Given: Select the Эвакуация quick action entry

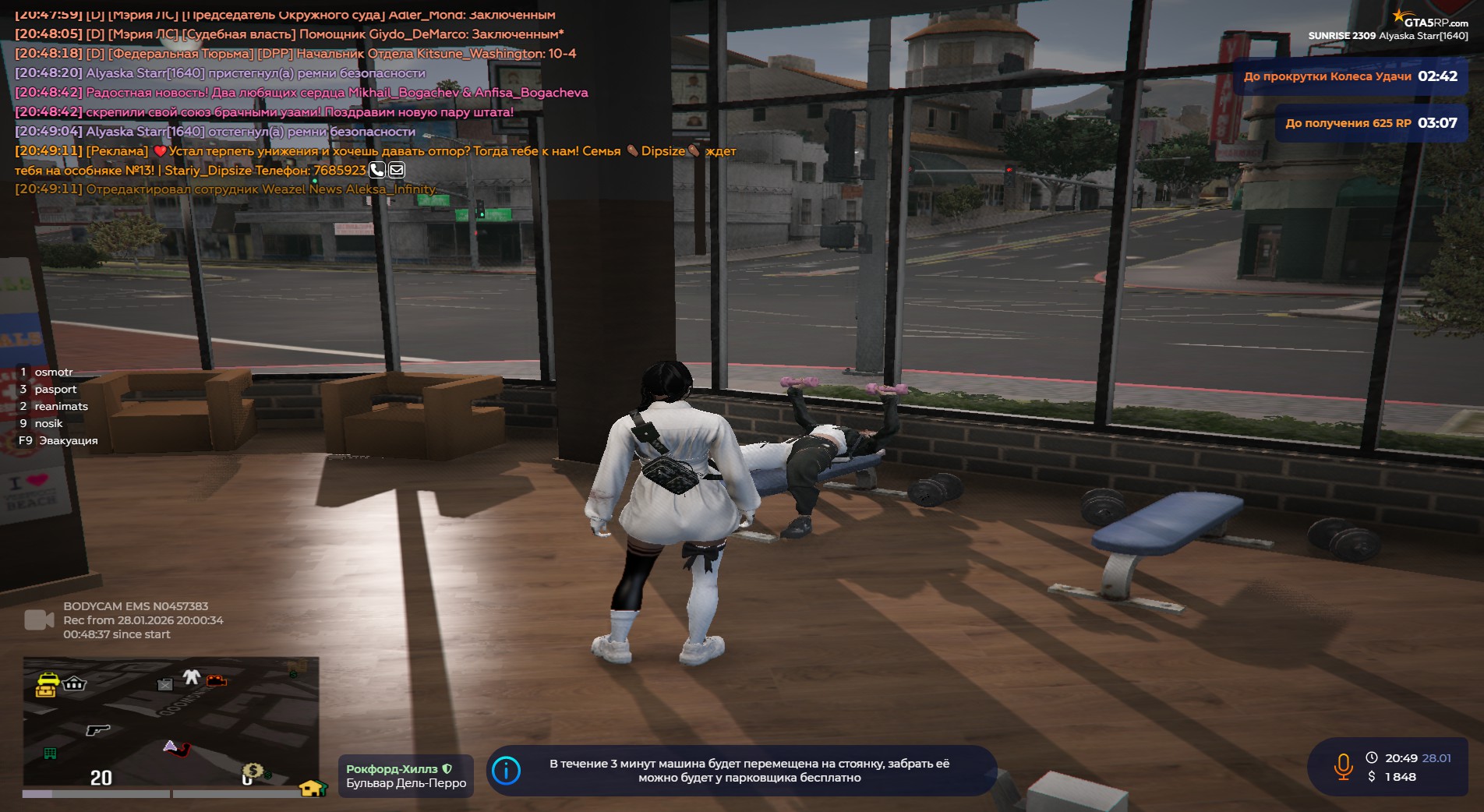Looking at the screenshot, I should tap(68, 440).
